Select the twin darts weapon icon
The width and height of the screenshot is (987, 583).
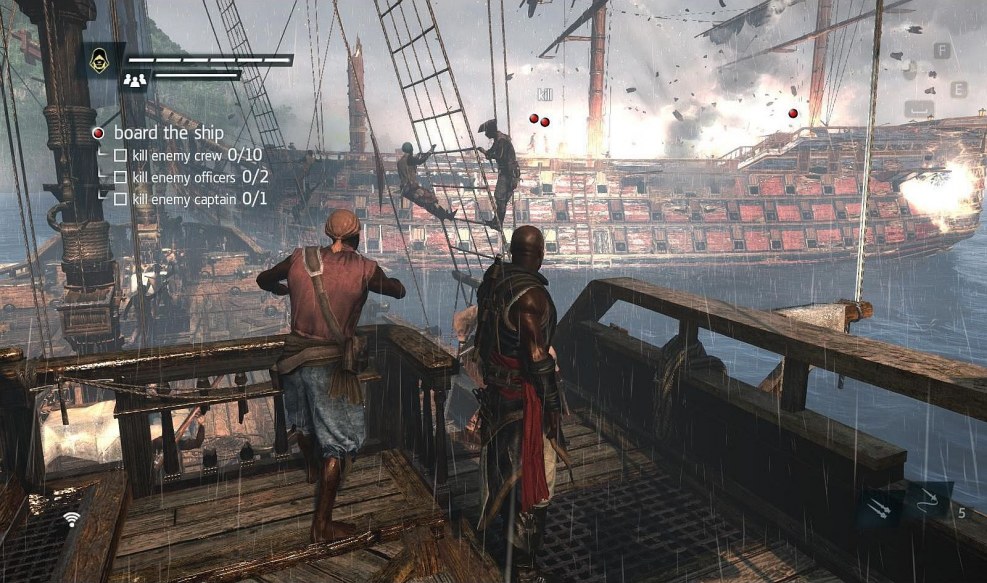(x=877, y=510)
